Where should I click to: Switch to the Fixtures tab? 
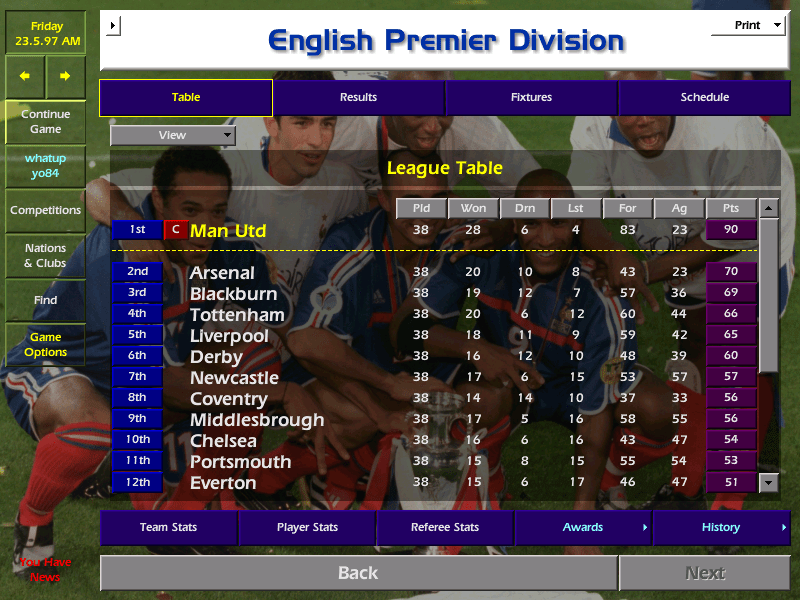click(x=531, y=97)
